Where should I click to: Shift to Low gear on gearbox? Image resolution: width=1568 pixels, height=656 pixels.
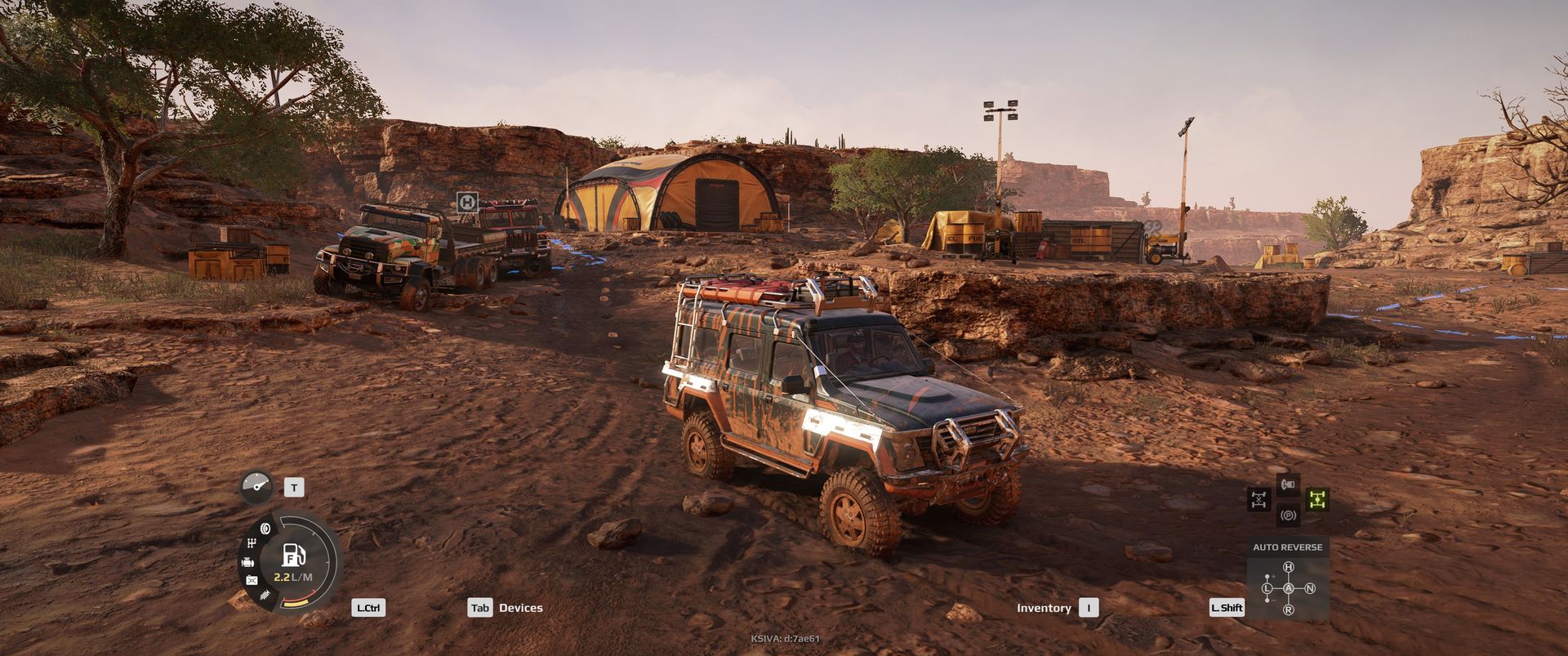1267,588
